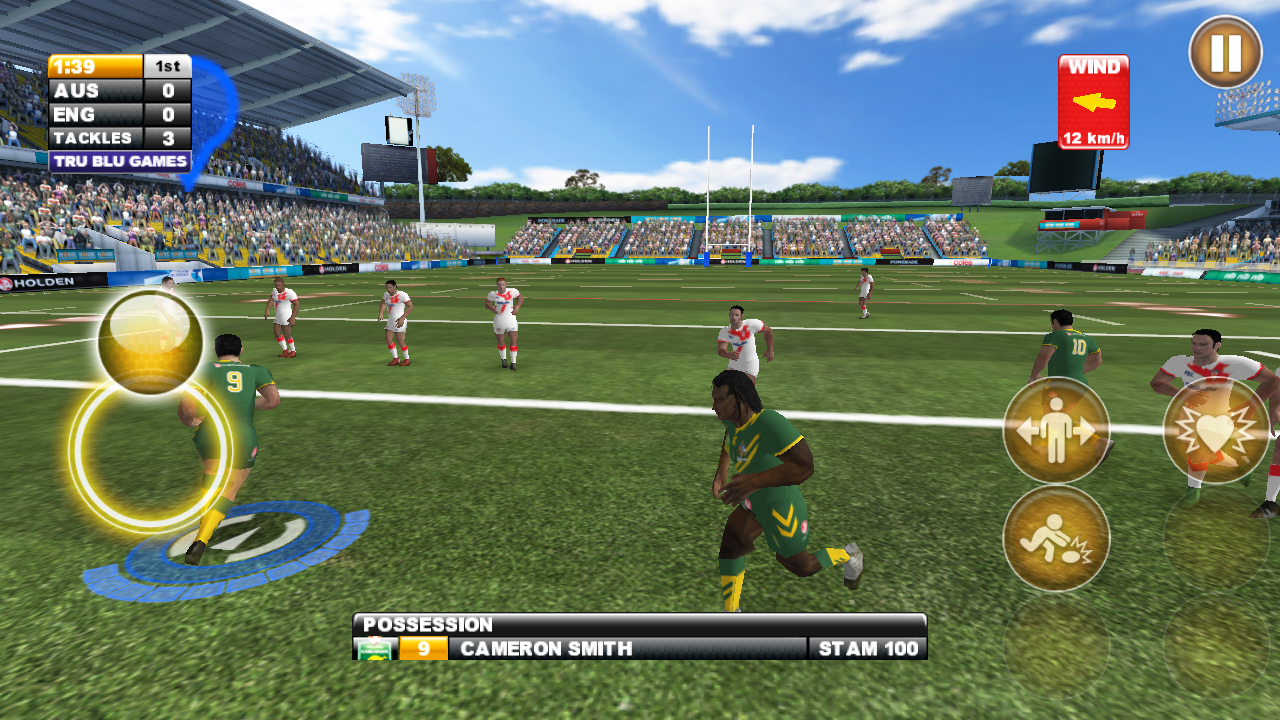Viewport: 1280px width, 720px height.
Task: Select the yellow wind direction arrow
Action: pyautogui.click(x=1095, y=100)
